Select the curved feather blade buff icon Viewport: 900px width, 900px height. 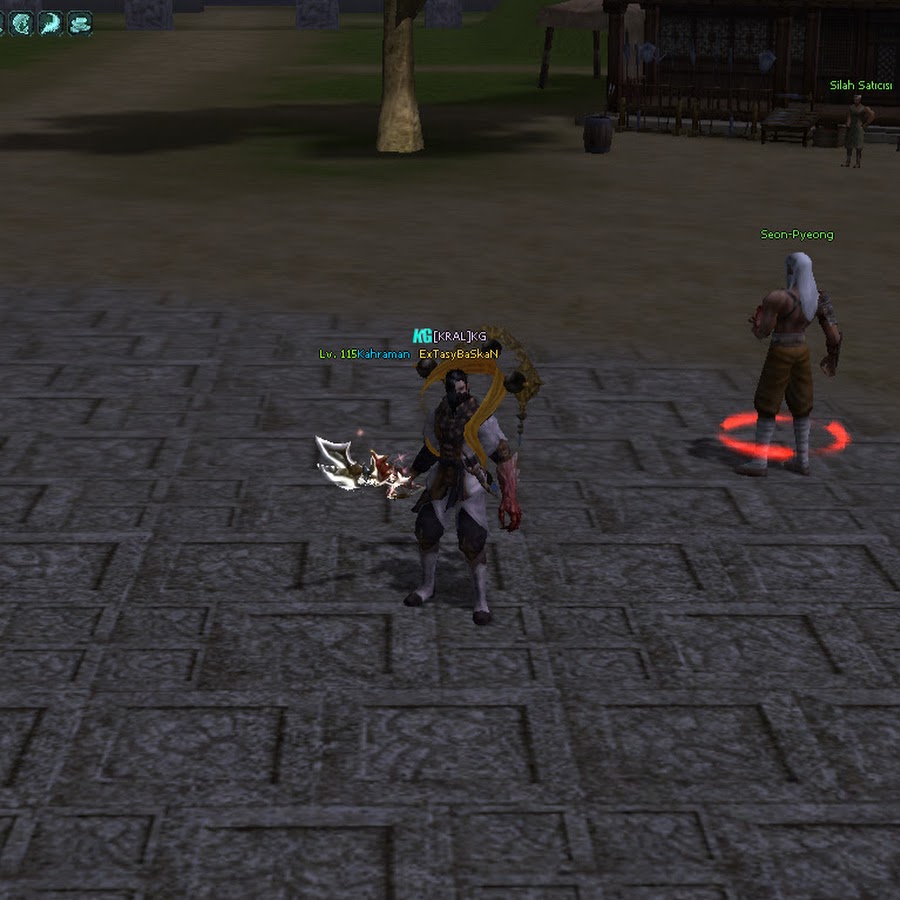pyautogui.click(x=50, y=23)
